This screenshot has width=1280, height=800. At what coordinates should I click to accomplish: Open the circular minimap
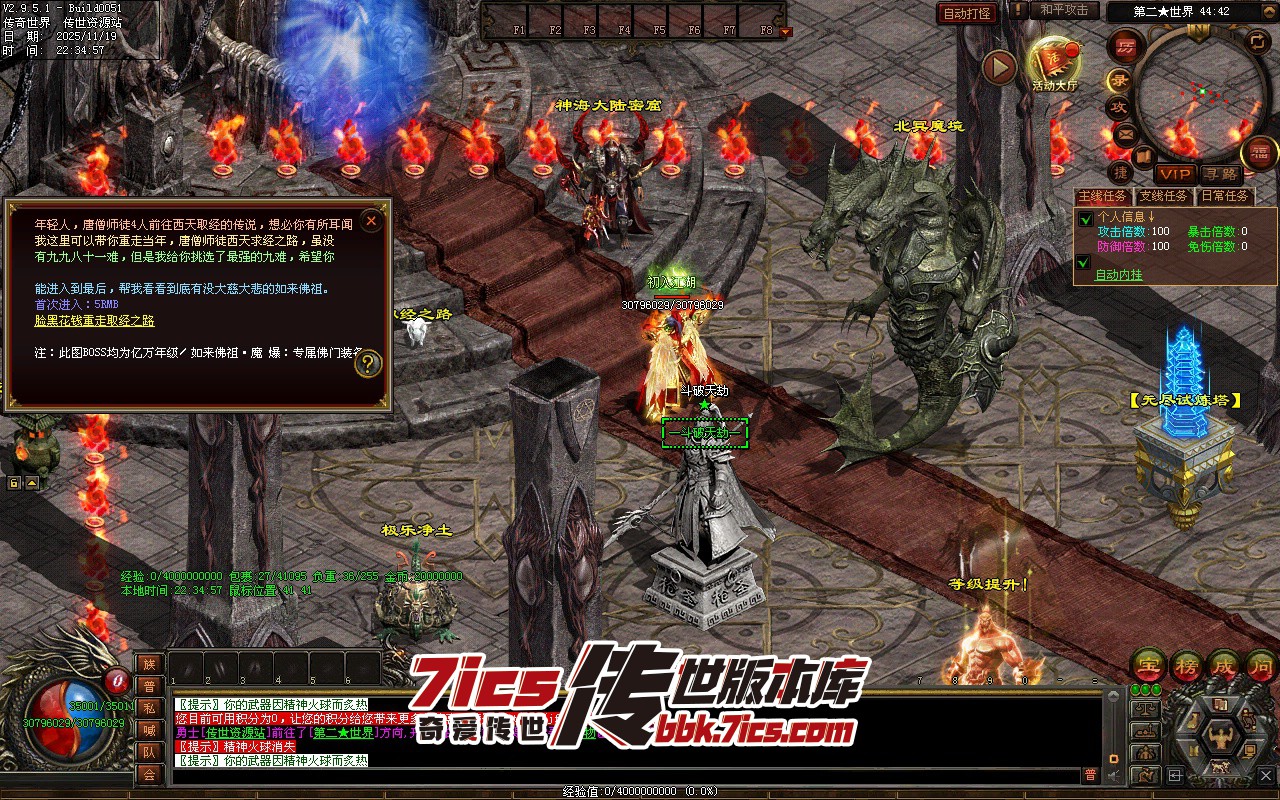(1199, 92)
